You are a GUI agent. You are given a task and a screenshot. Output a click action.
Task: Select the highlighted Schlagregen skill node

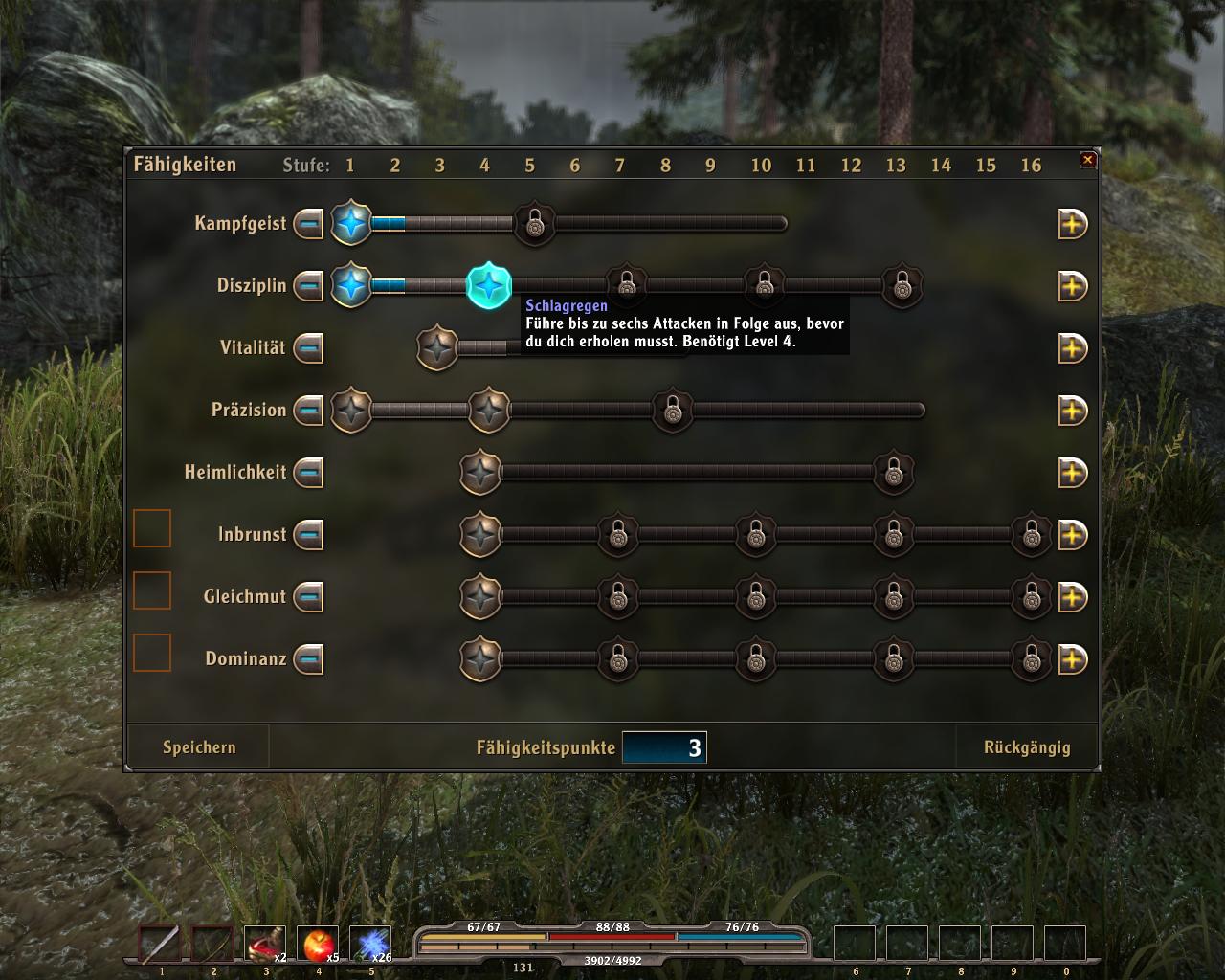click(x=488, y=285)
